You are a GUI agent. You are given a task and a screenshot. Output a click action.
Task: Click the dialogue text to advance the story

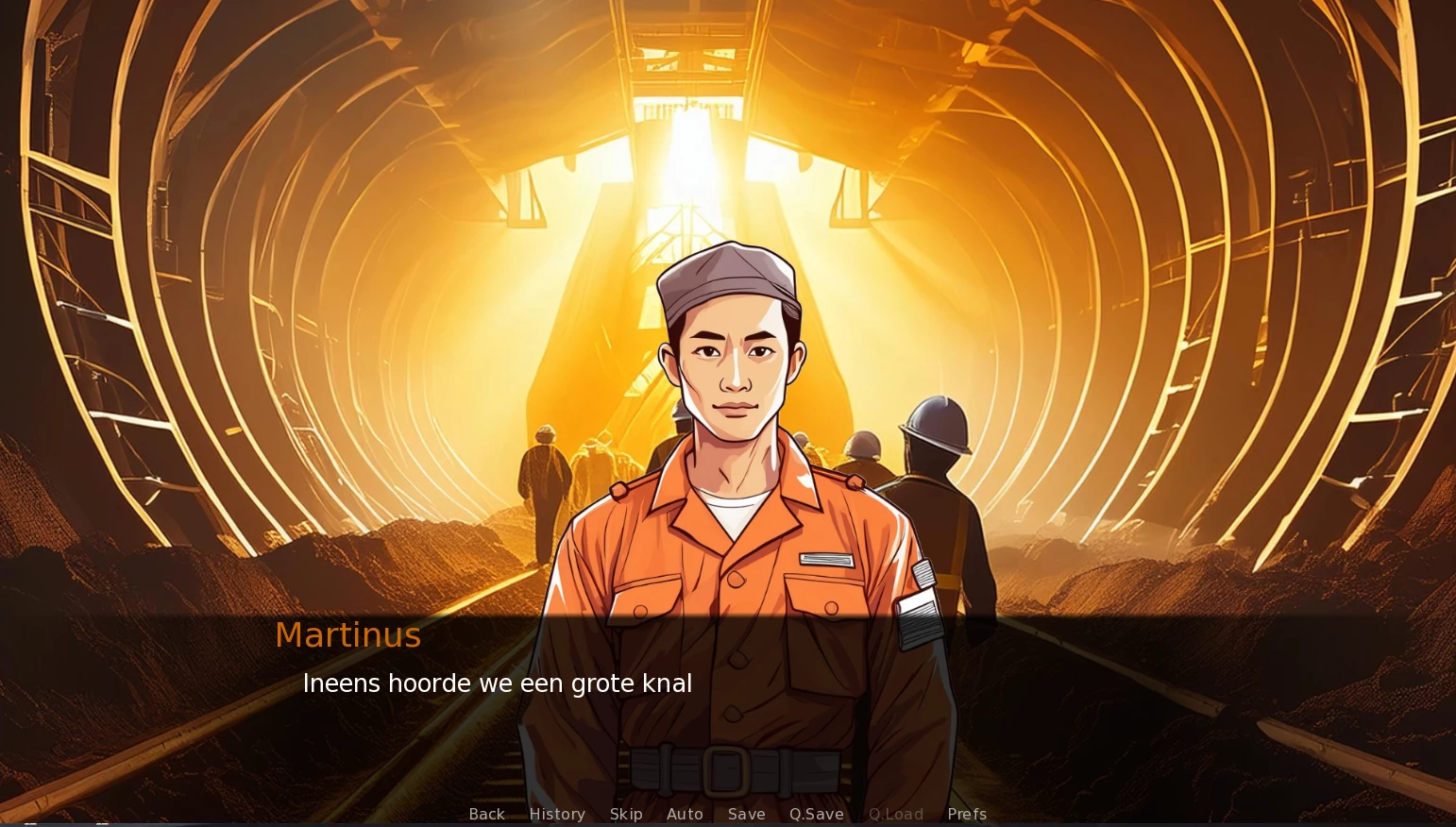pyautogui.click(x=497, y=684)
